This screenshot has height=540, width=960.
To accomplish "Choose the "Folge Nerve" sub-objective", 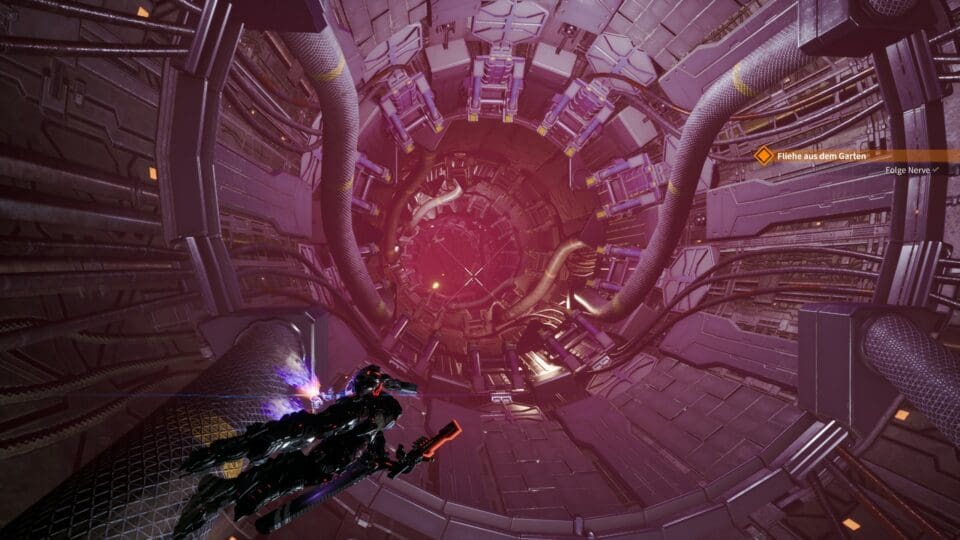I will click(909, 171).
